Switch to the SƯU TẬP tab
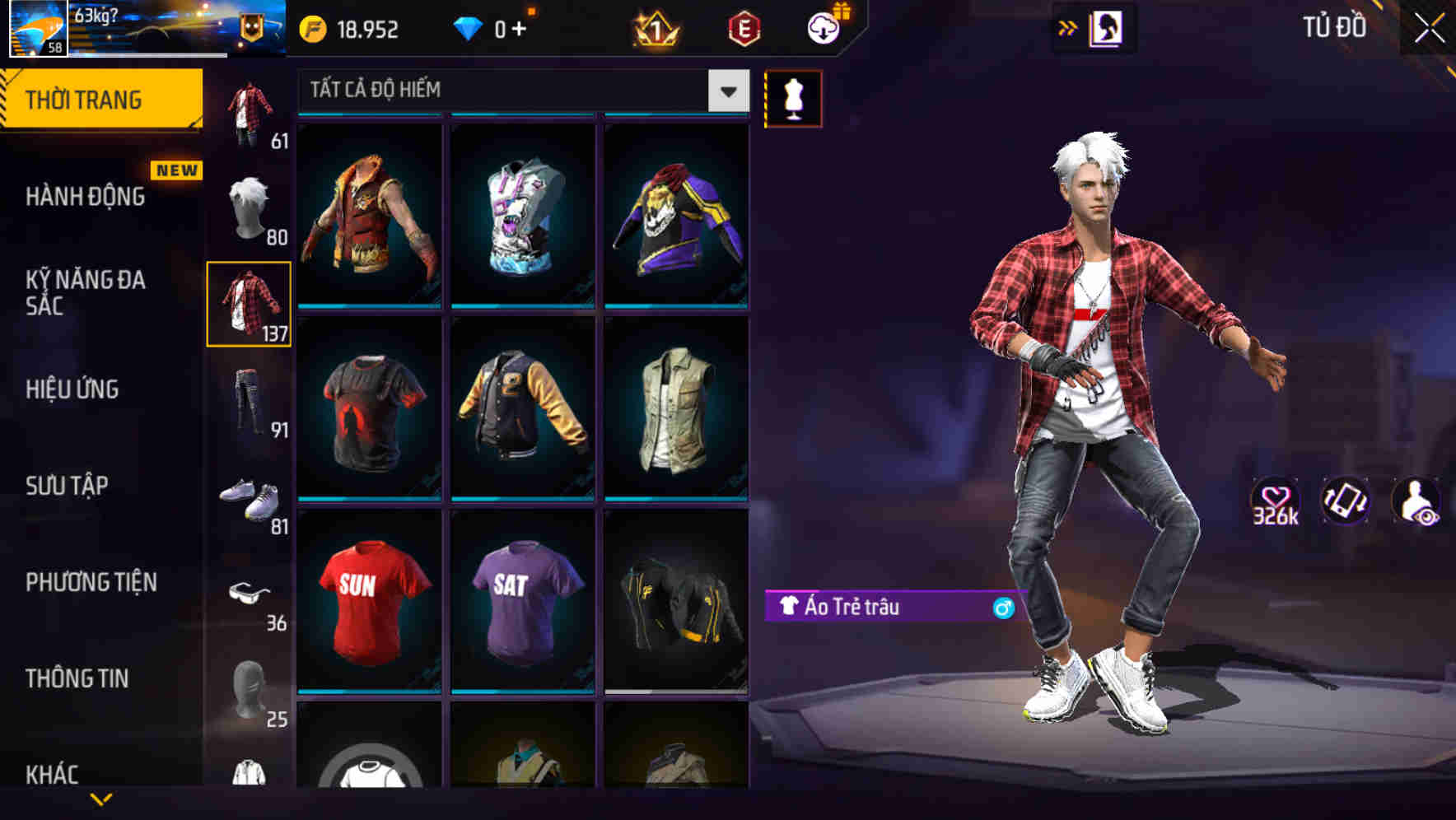This screenshot has height=820, width=1456. pyautogui.click(x=68, y=487)
